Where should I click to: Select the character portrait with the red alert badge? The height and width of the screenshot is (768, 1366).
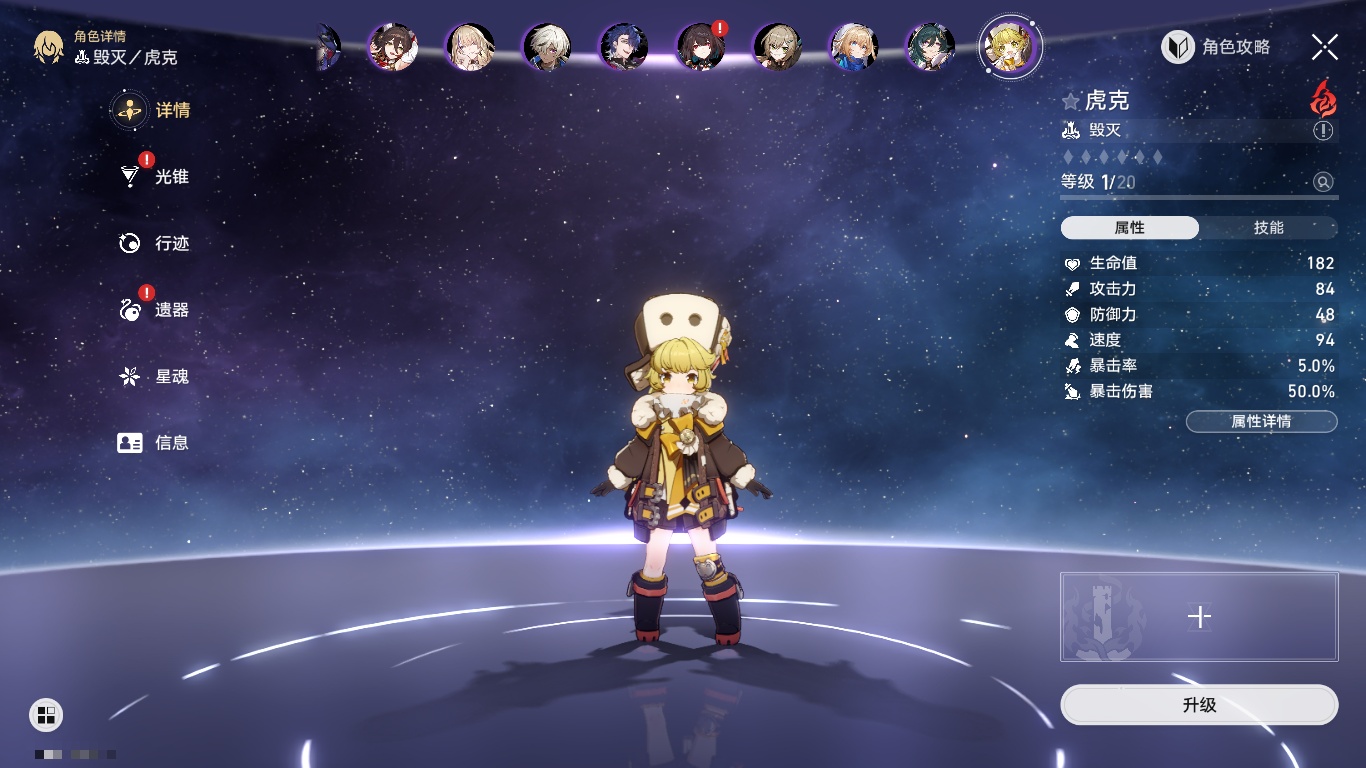click(699, 46)
